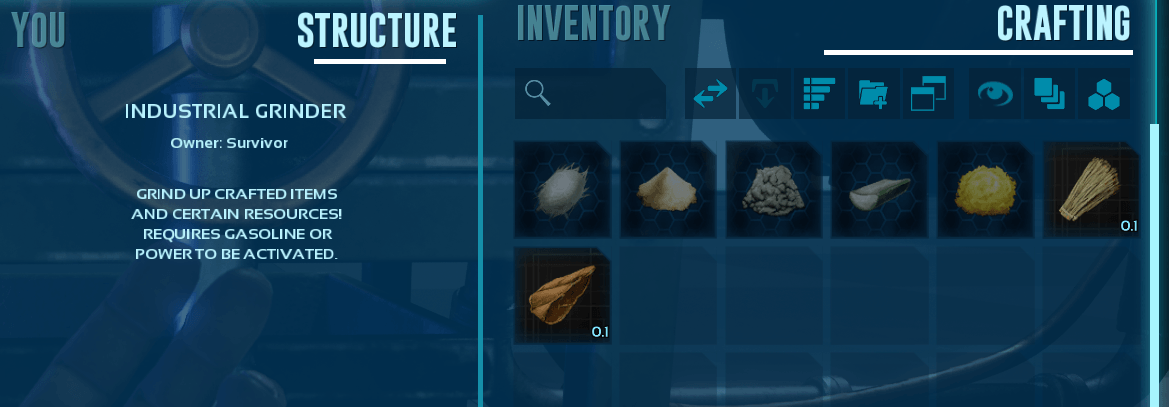The width and height of the screenshot is (1169, 407).
Task: Toggle the eye visibility icon
Action: click(994, 94)
